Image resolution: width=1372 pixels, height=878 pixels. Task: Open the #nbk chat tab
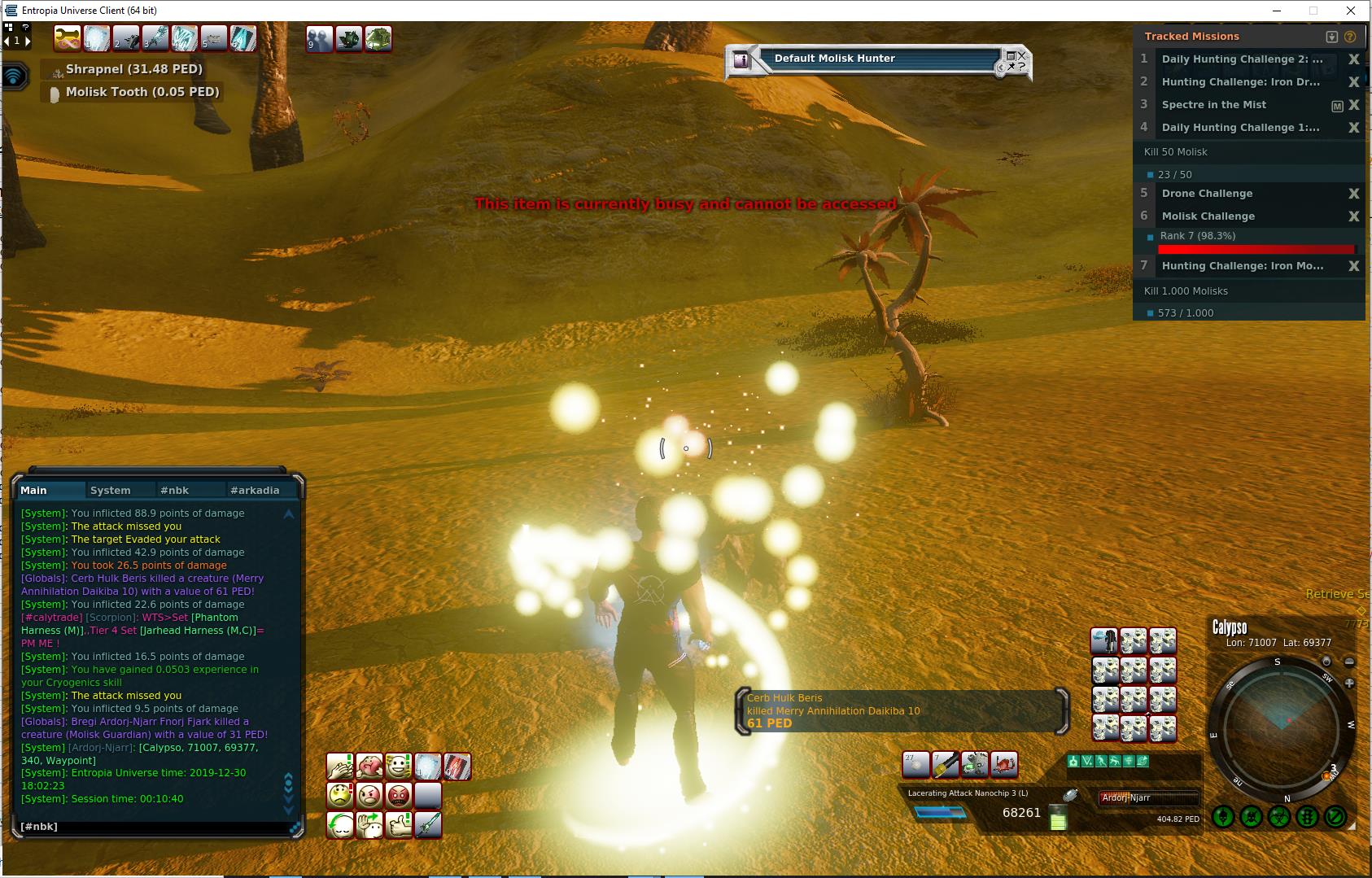174,491
